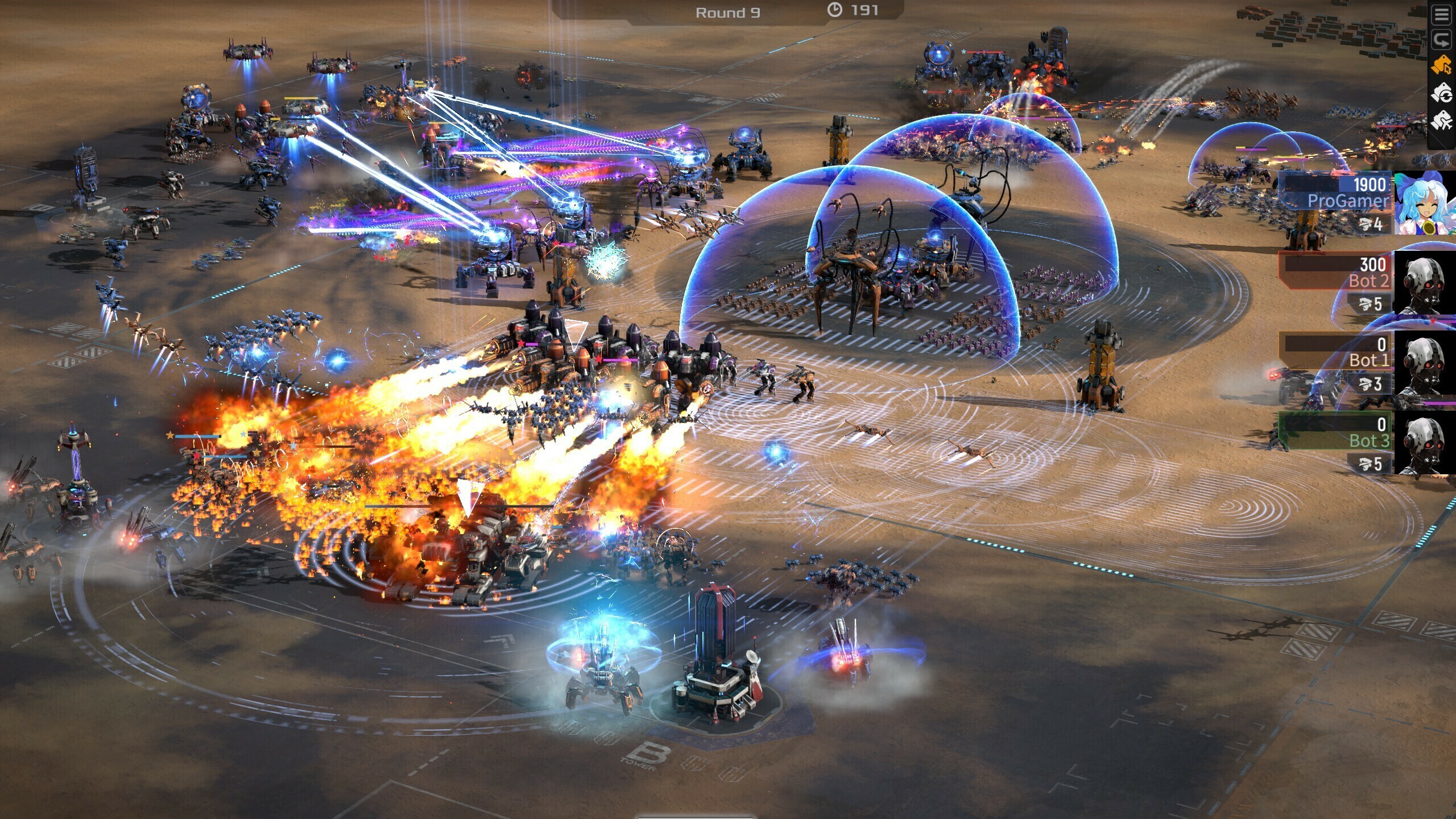Click the Bot 2 name panel
1456x819 pixels.
pyautogui.click(x=1337, y=272)
